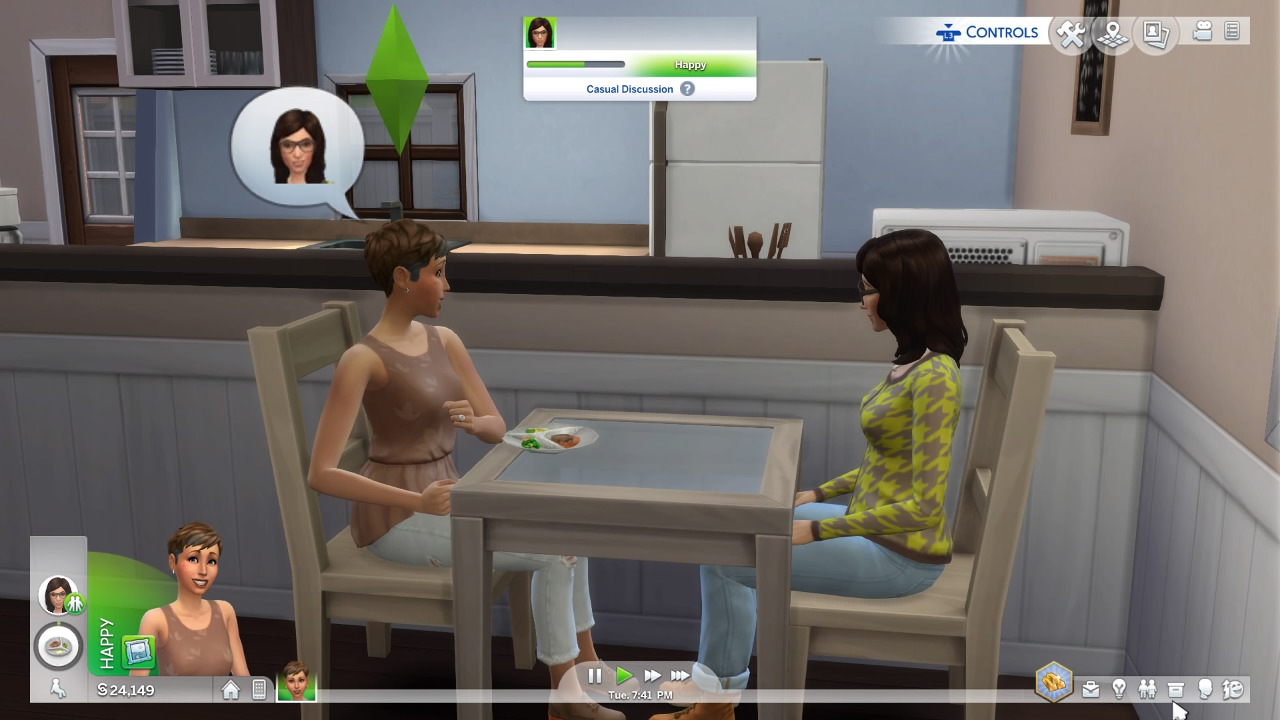Open the map view pin icon

1112,35
